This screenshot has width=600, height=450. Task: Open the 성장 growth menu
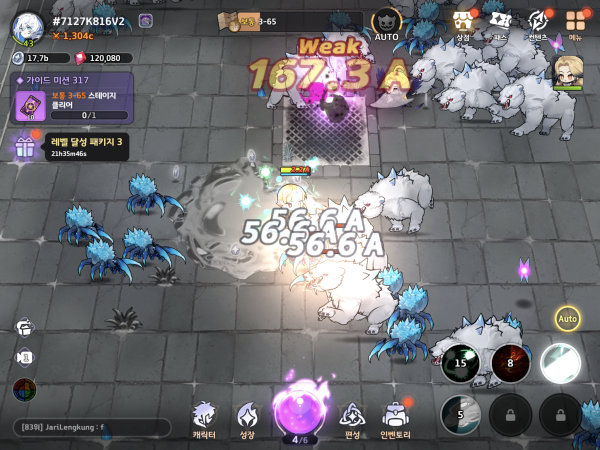pyautogui.click(x=248, y=420)
